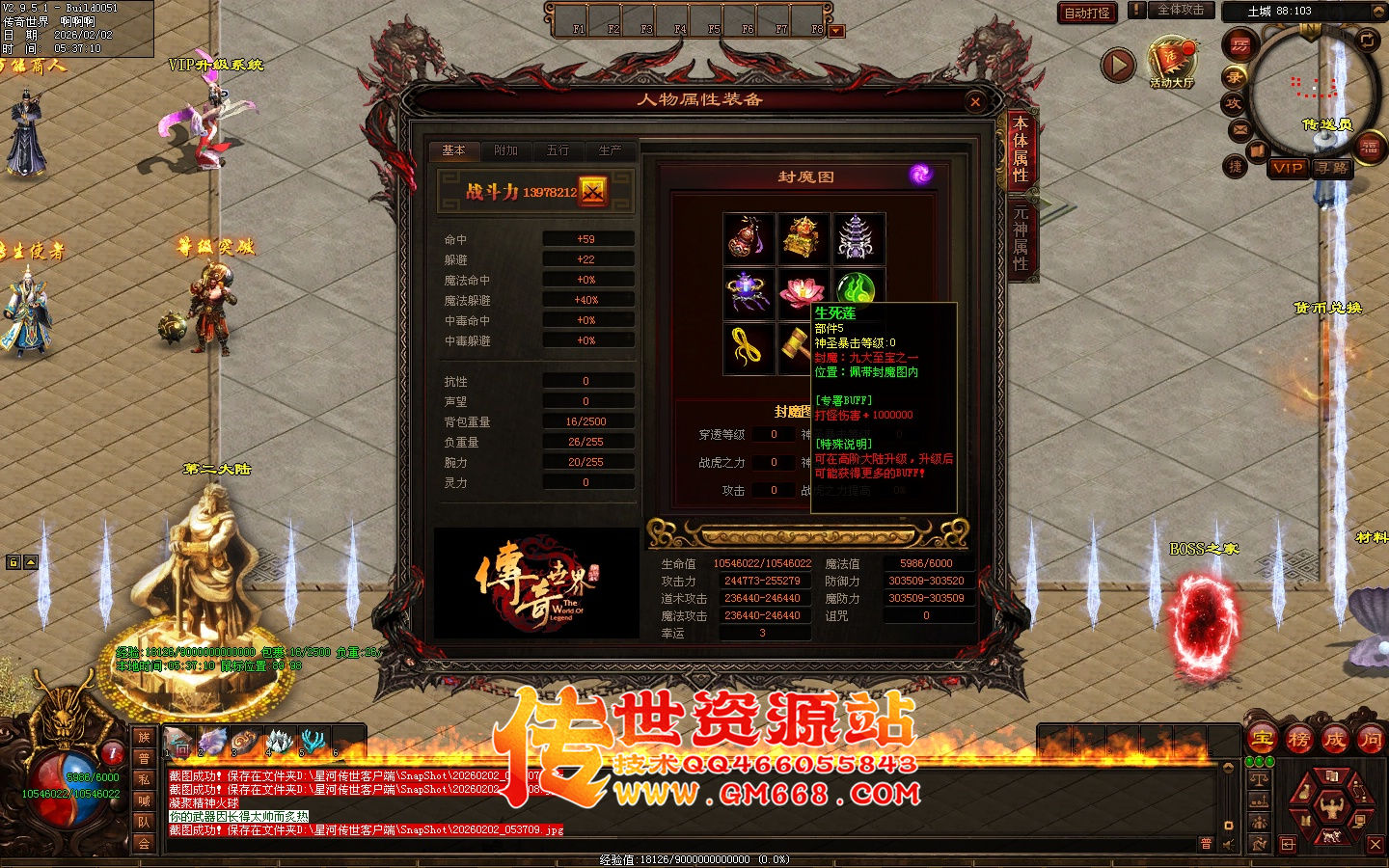1389x868 pixels.
Task: Open the mail envelope icon under the minimap
Action: (1239, 128)
